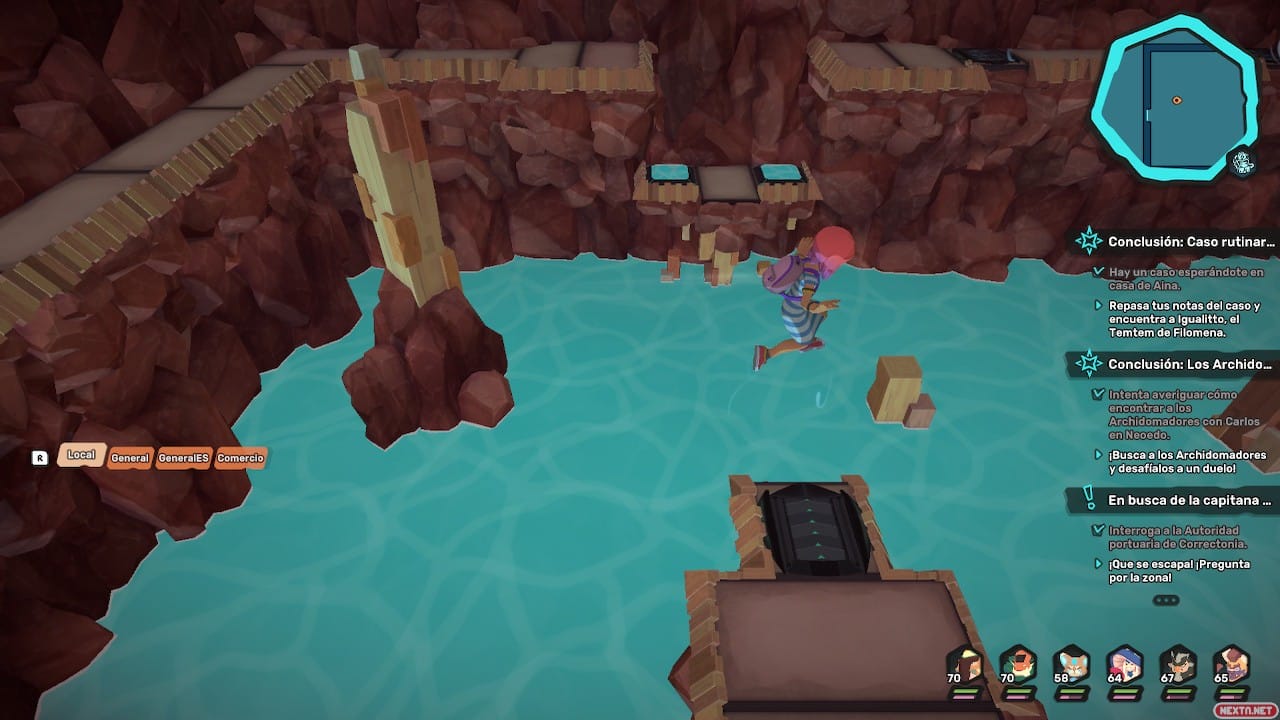1280x720 pixels.
Task: Toggle the checkmark on 'Interroga a la Autoridad portuaria'
Action: pyautogui.click(x=1098, y=531)
